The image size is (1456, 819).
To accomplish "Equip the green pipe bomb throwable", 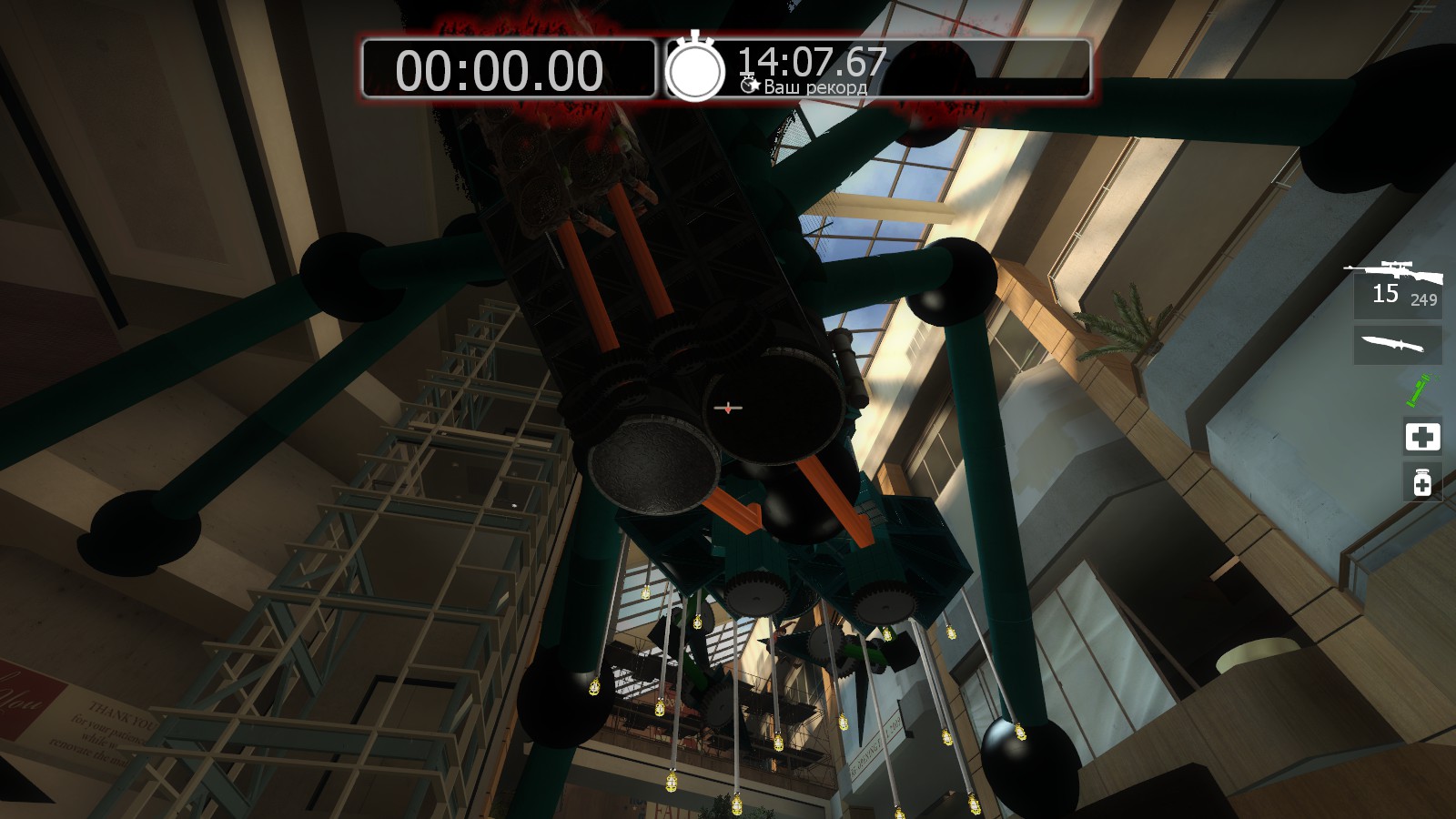I will (x=1419, y=390).
